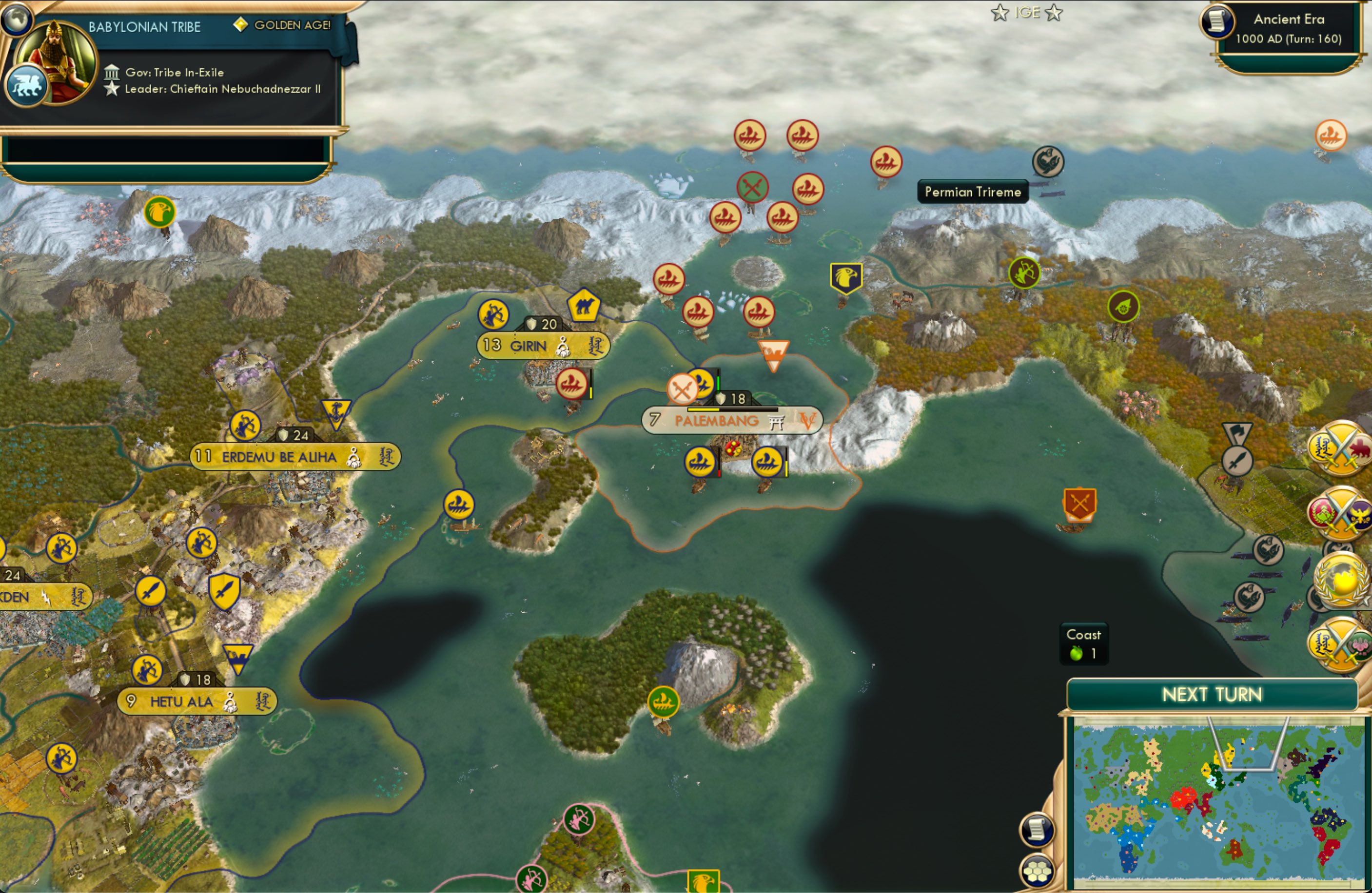This screenshot has width=1372, height=893.
Task: Open Palembang's city screen via its banner
Action: (718, 420)
